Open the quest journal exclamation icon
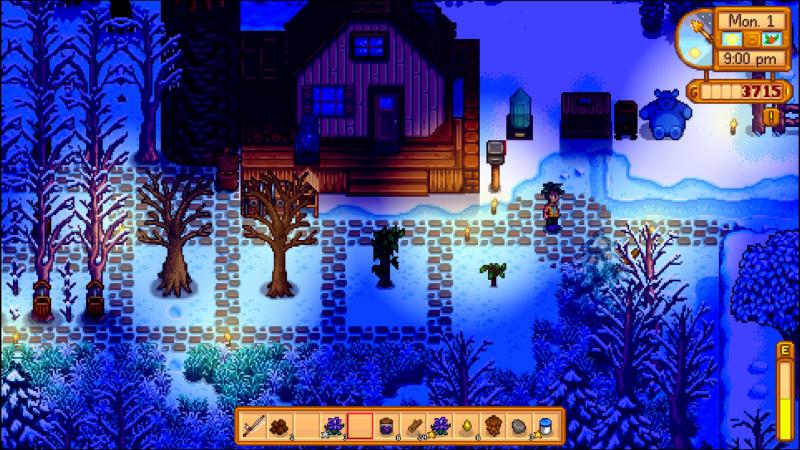Image resolution: width=800 pixels, height=450 pixels. [x=772, y=117]
